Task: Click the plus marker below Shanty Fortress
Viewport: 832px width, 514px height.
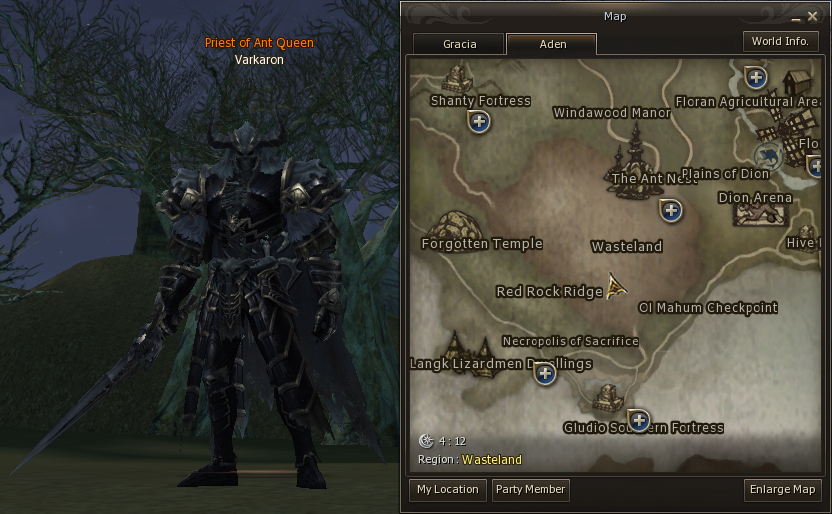Action: point(480,122)
